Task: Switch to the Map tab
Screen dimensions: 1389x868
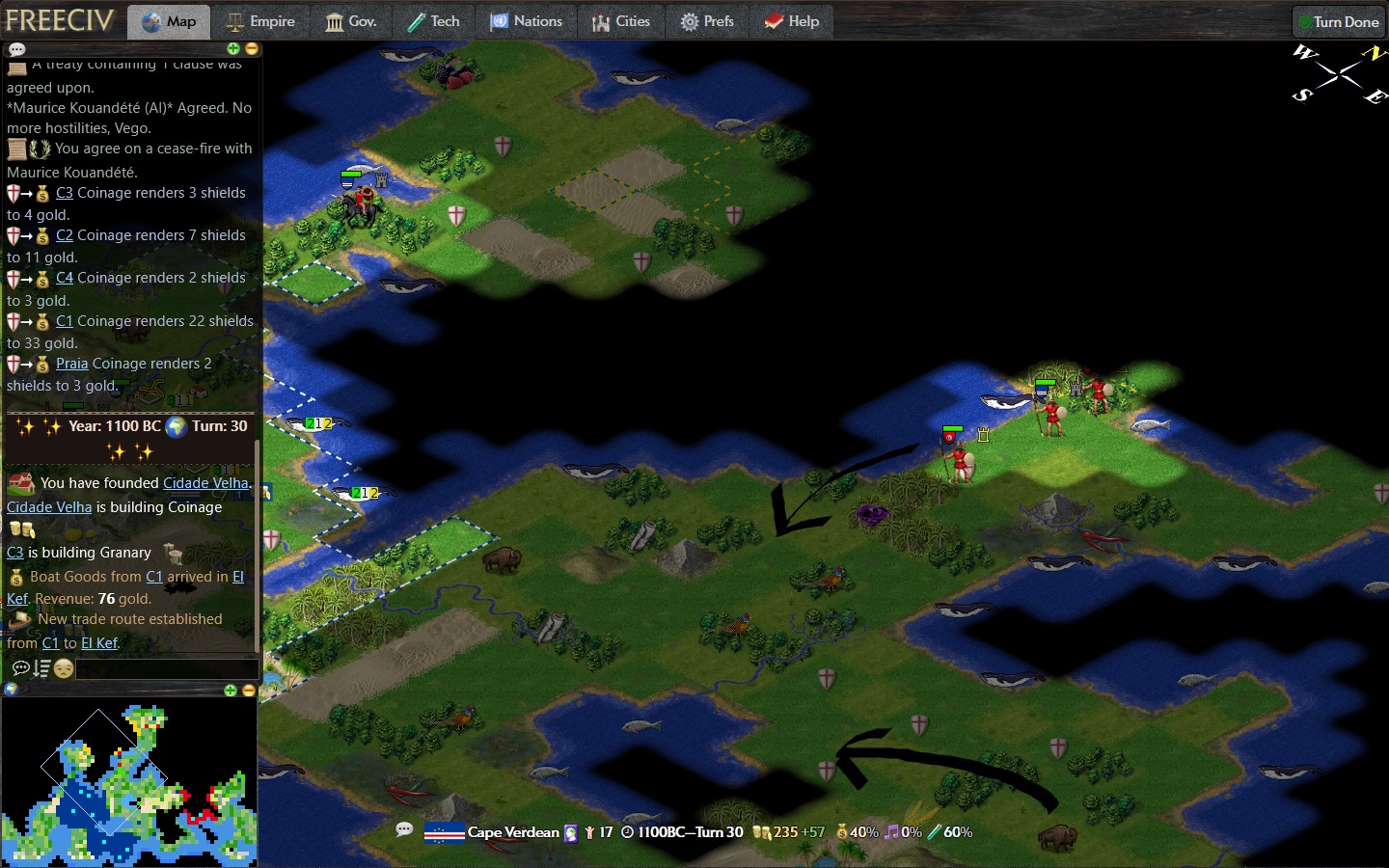Action: [169, 21]
